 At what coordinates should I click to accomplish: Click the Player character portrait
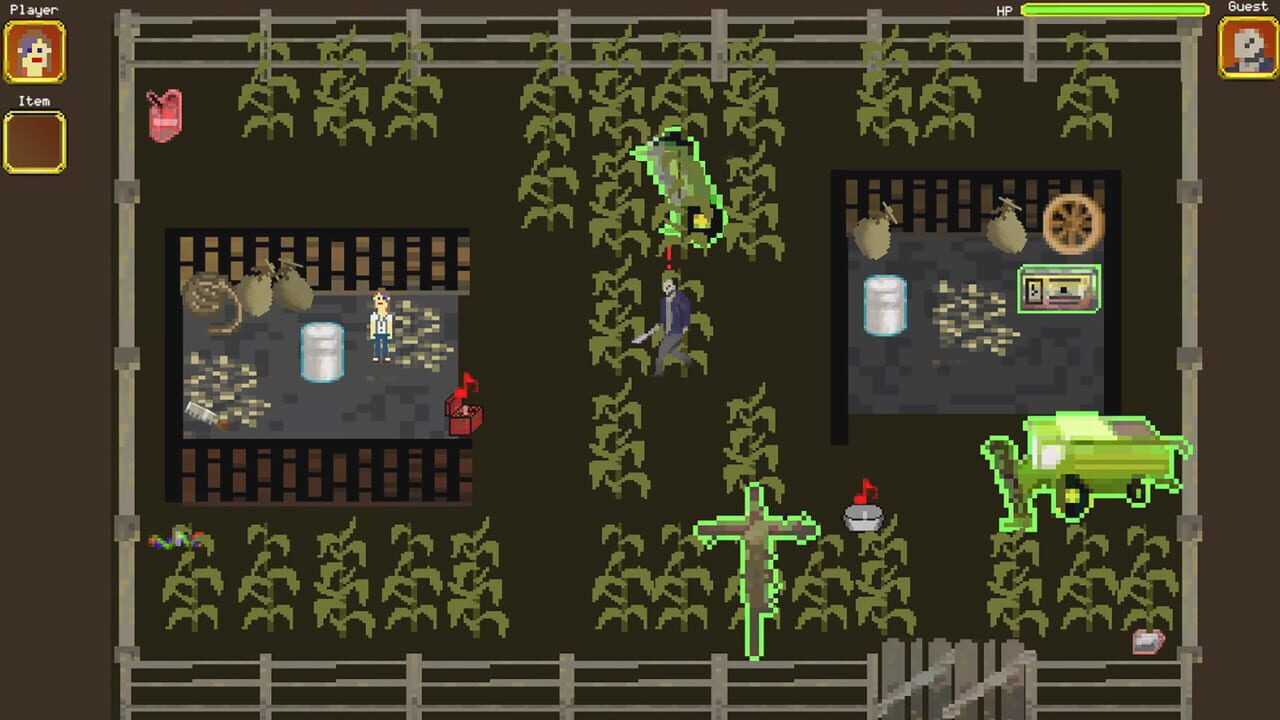35,51
